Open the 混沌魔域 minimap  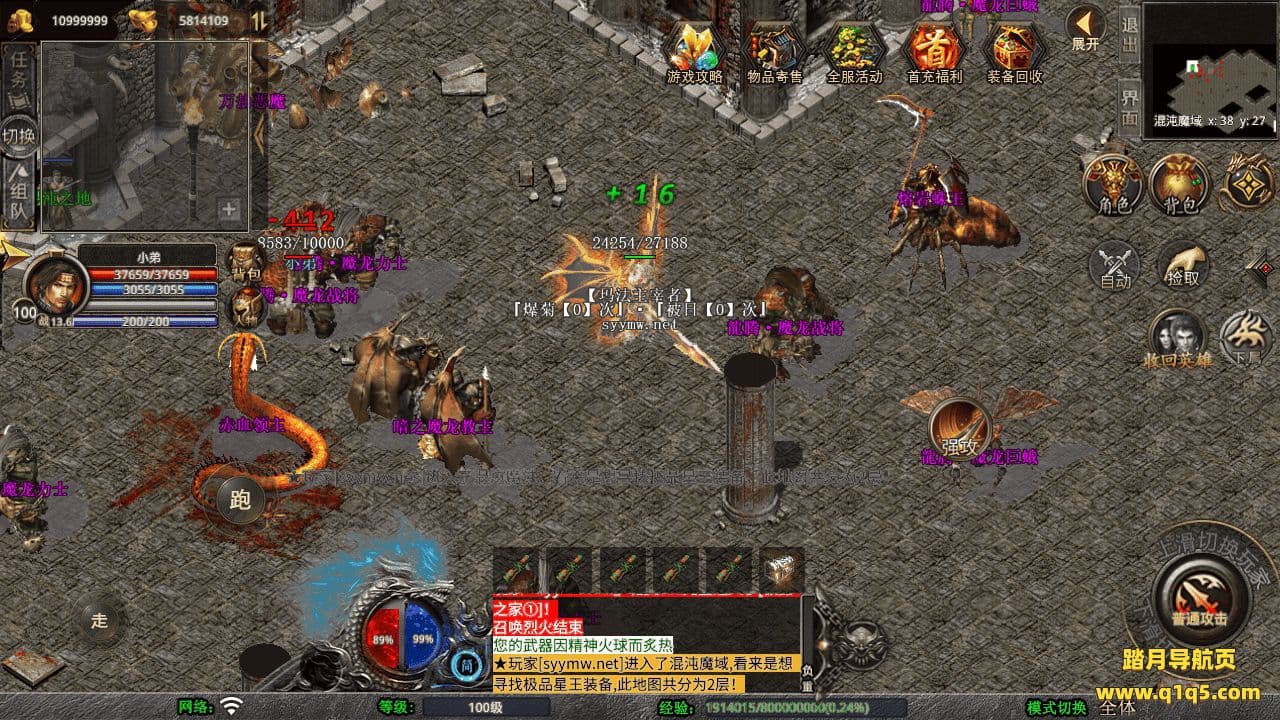(x=1209, y=65)
